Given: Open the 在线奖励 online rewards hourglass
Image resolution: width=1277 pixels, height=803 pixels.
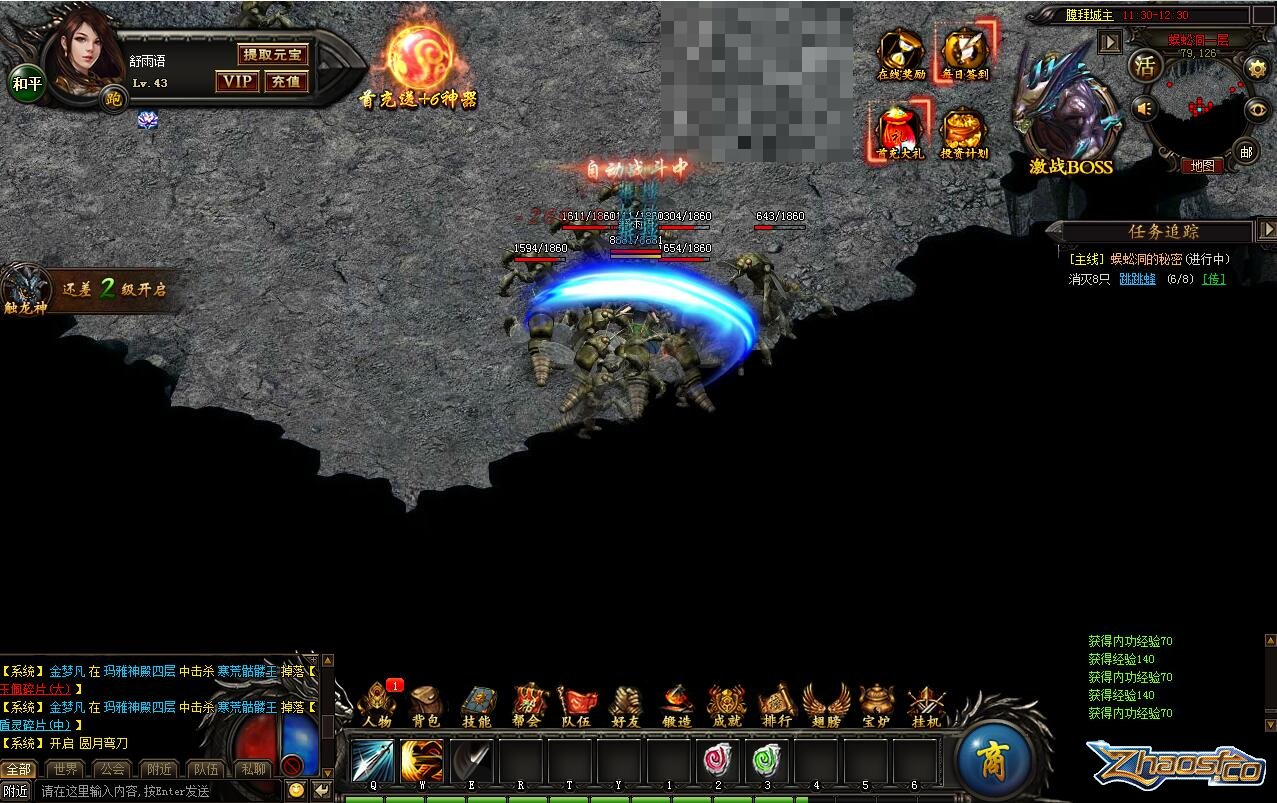Looking at the screenshot, I should [x=901, y=52].
